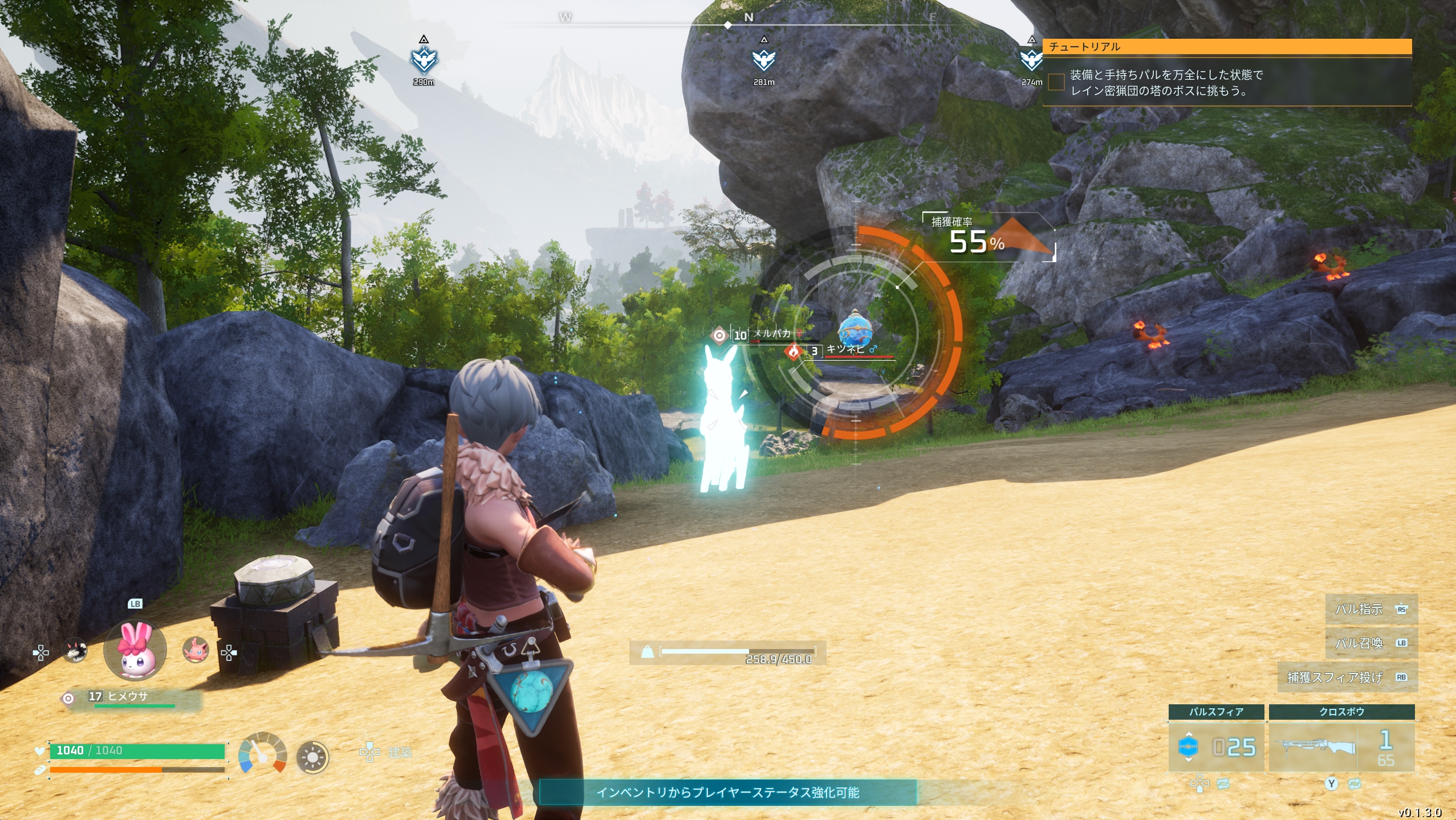
Task: Choose the dark pal icon left of ヒメウサ
Action: [75, 650]
